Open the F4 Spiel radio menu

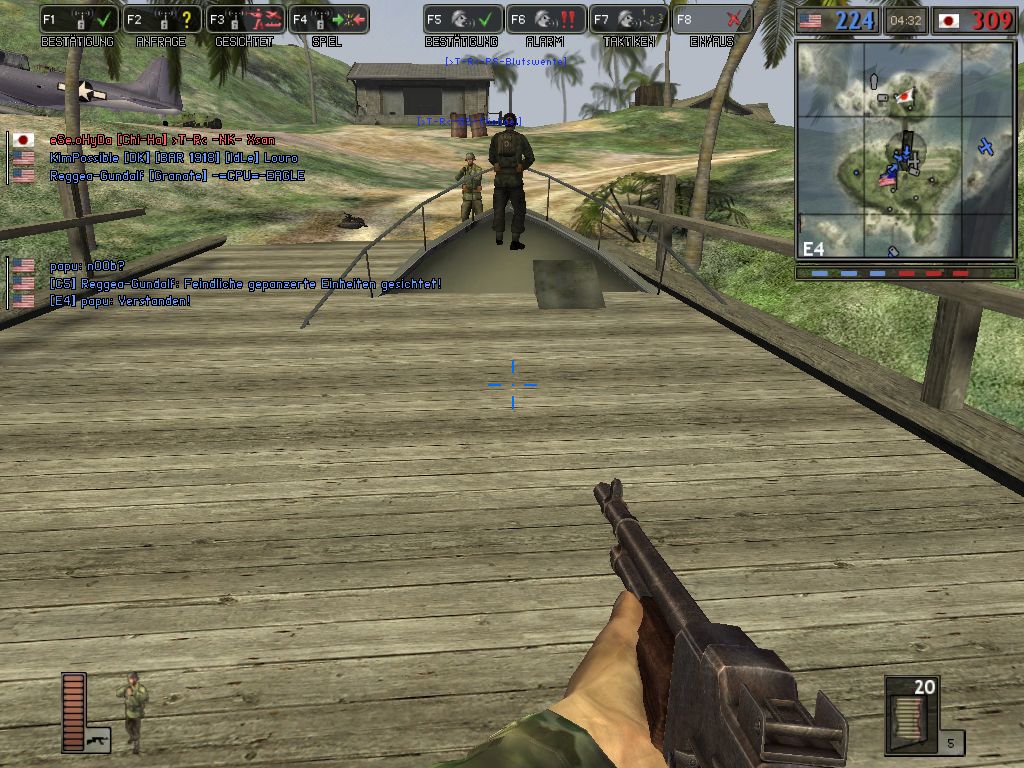pos(328,19)
